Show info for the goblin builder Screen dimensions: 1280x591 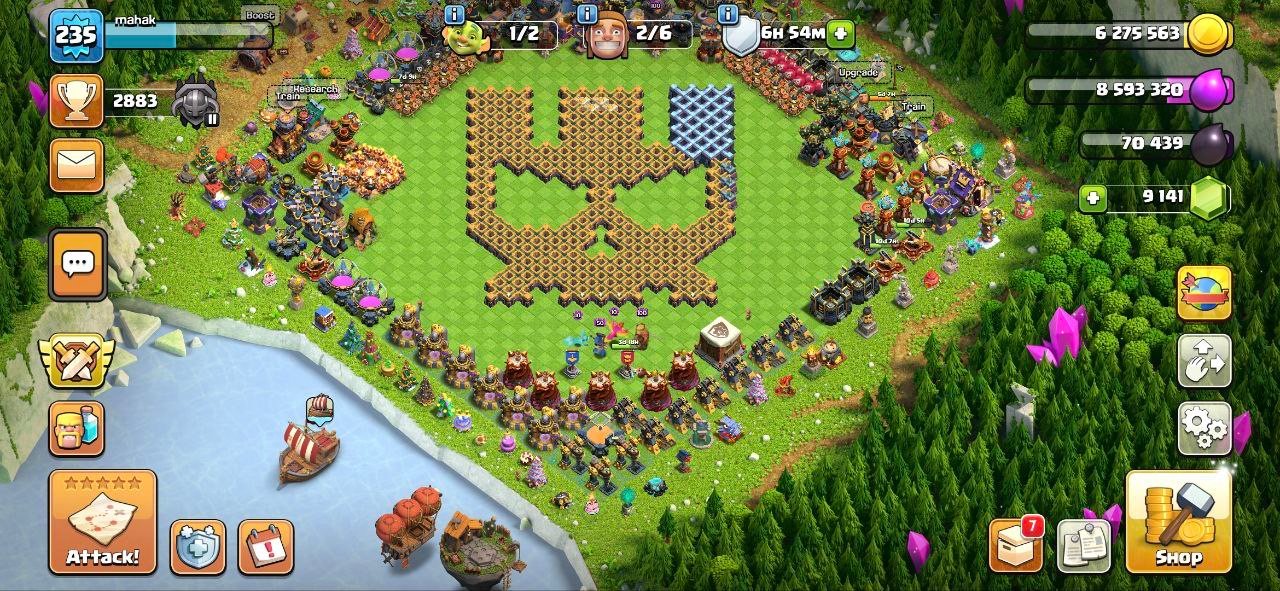(454, 14)
